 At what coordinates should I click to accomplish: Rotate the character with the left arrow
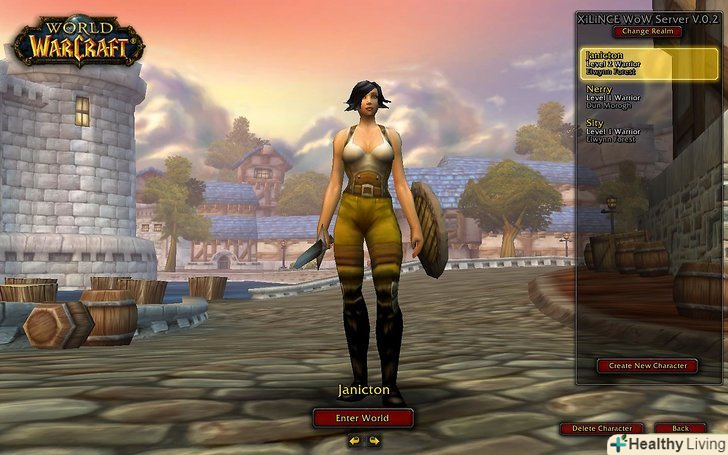[x=354, y=440]
